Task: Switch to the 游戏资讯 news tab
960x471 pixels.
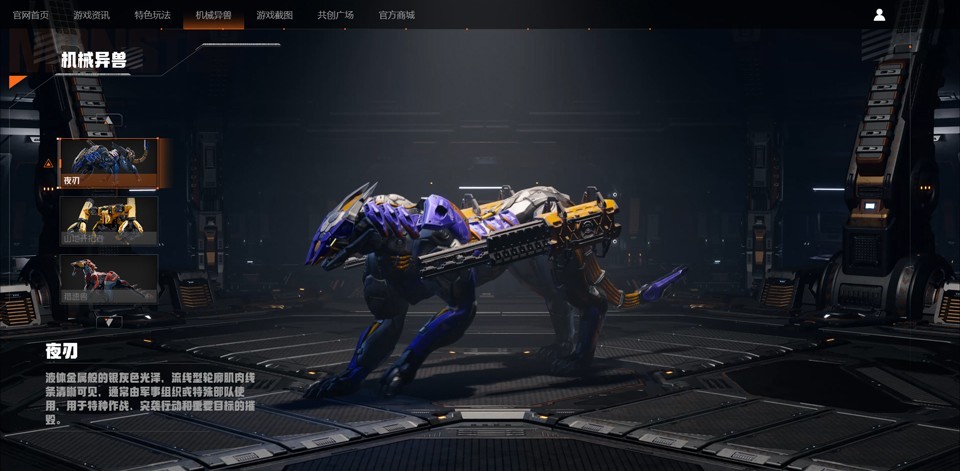Action: click(91, 15)
